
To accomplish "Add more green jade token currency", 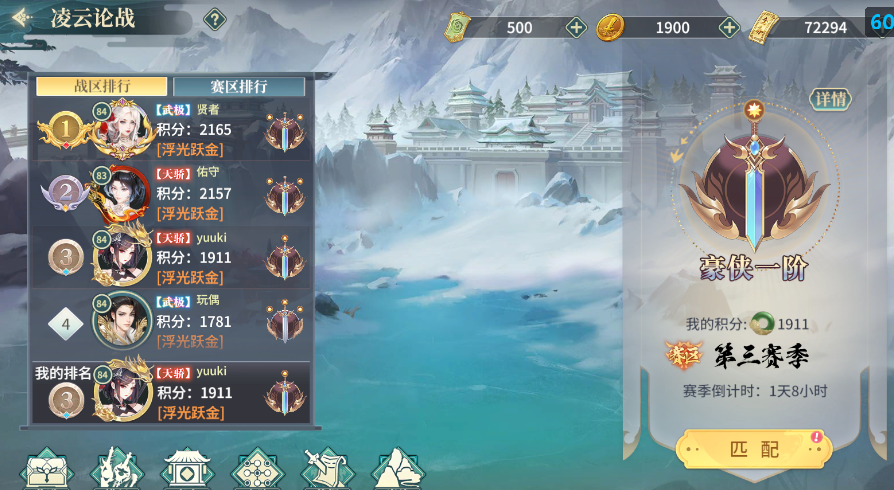I will [576, 27].
